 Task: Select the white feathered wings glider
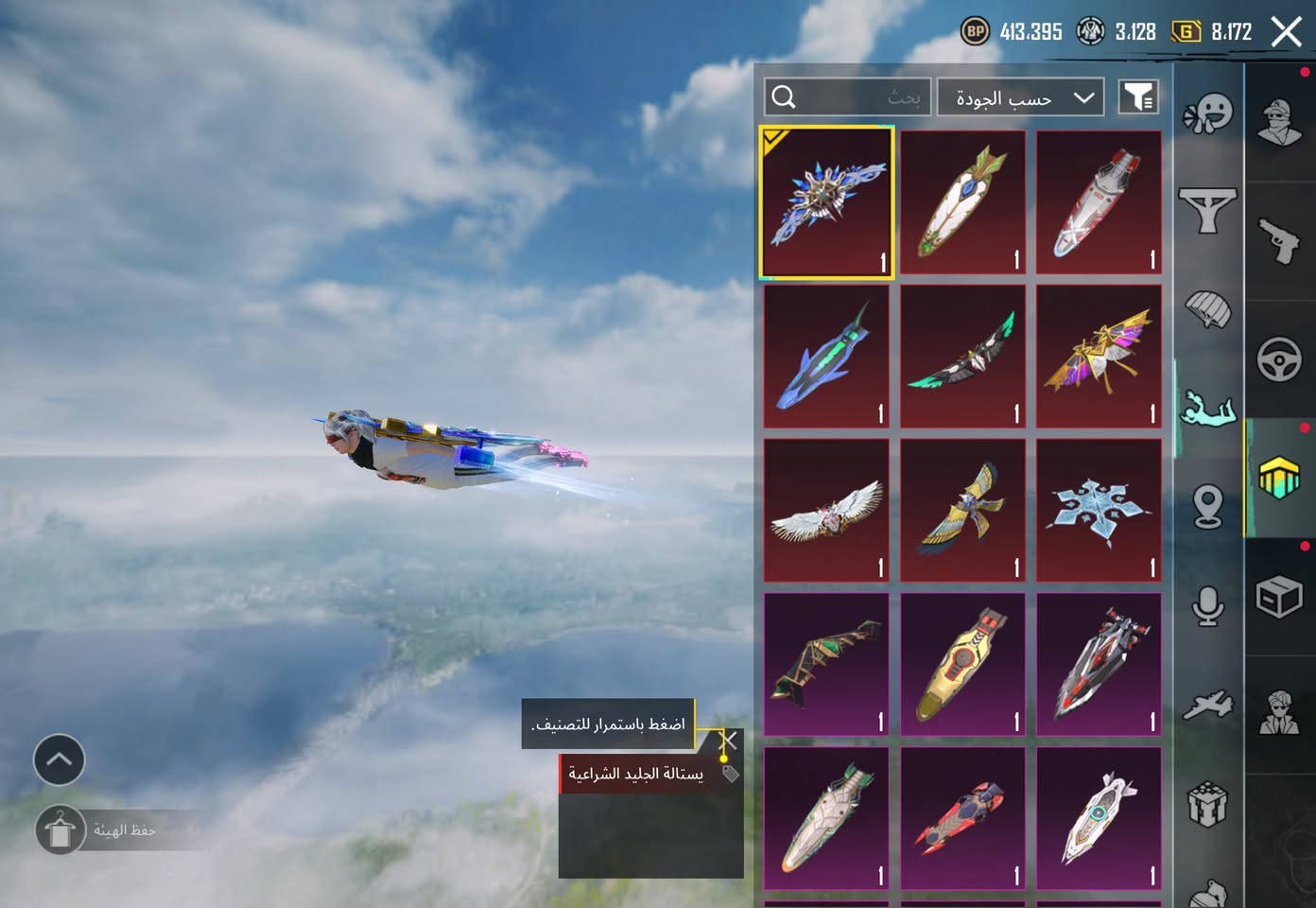tap(827, 510)
